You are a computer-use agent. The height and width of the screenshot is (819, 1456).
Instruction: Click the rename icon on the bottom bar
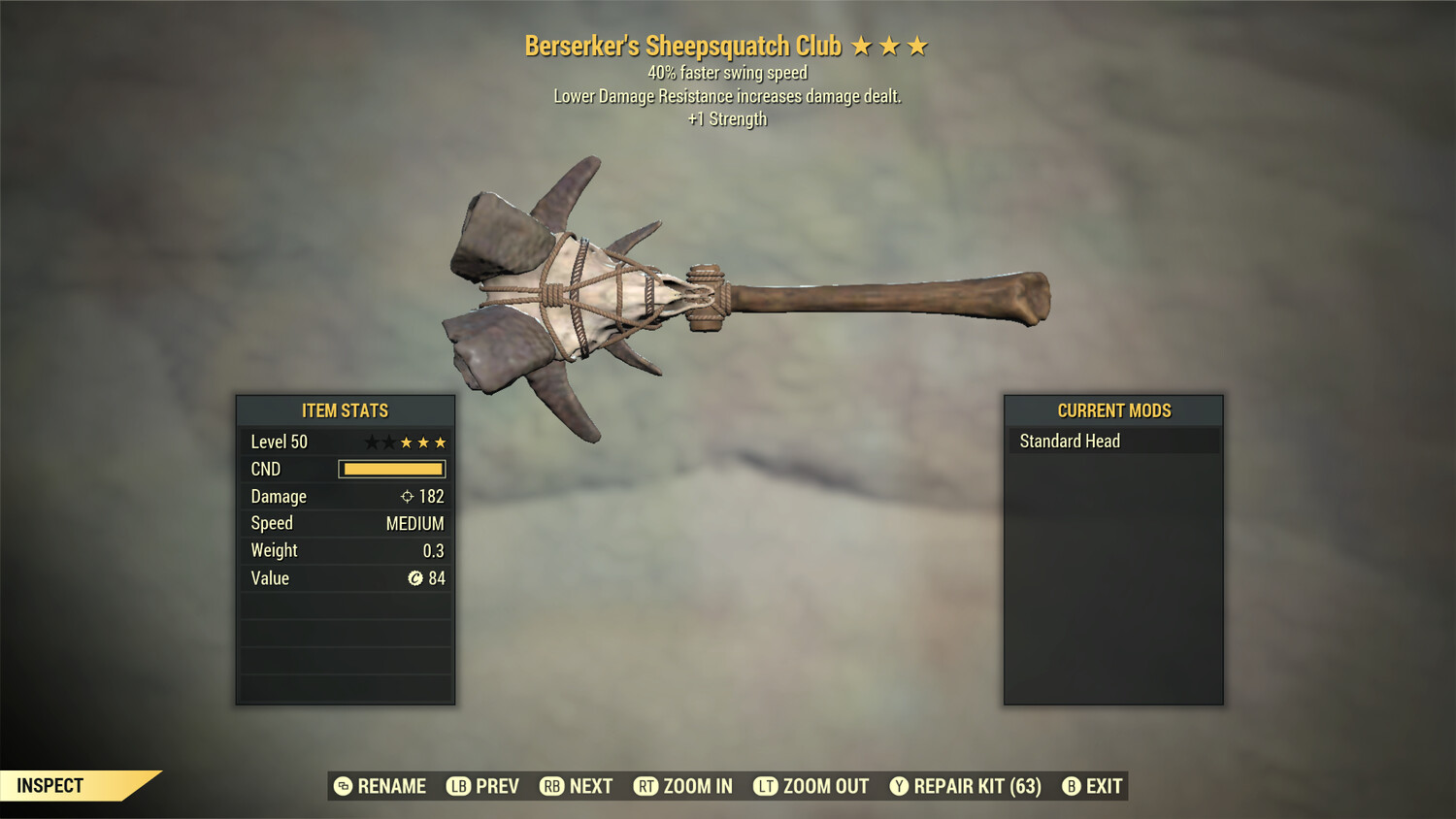coord(342,786)
